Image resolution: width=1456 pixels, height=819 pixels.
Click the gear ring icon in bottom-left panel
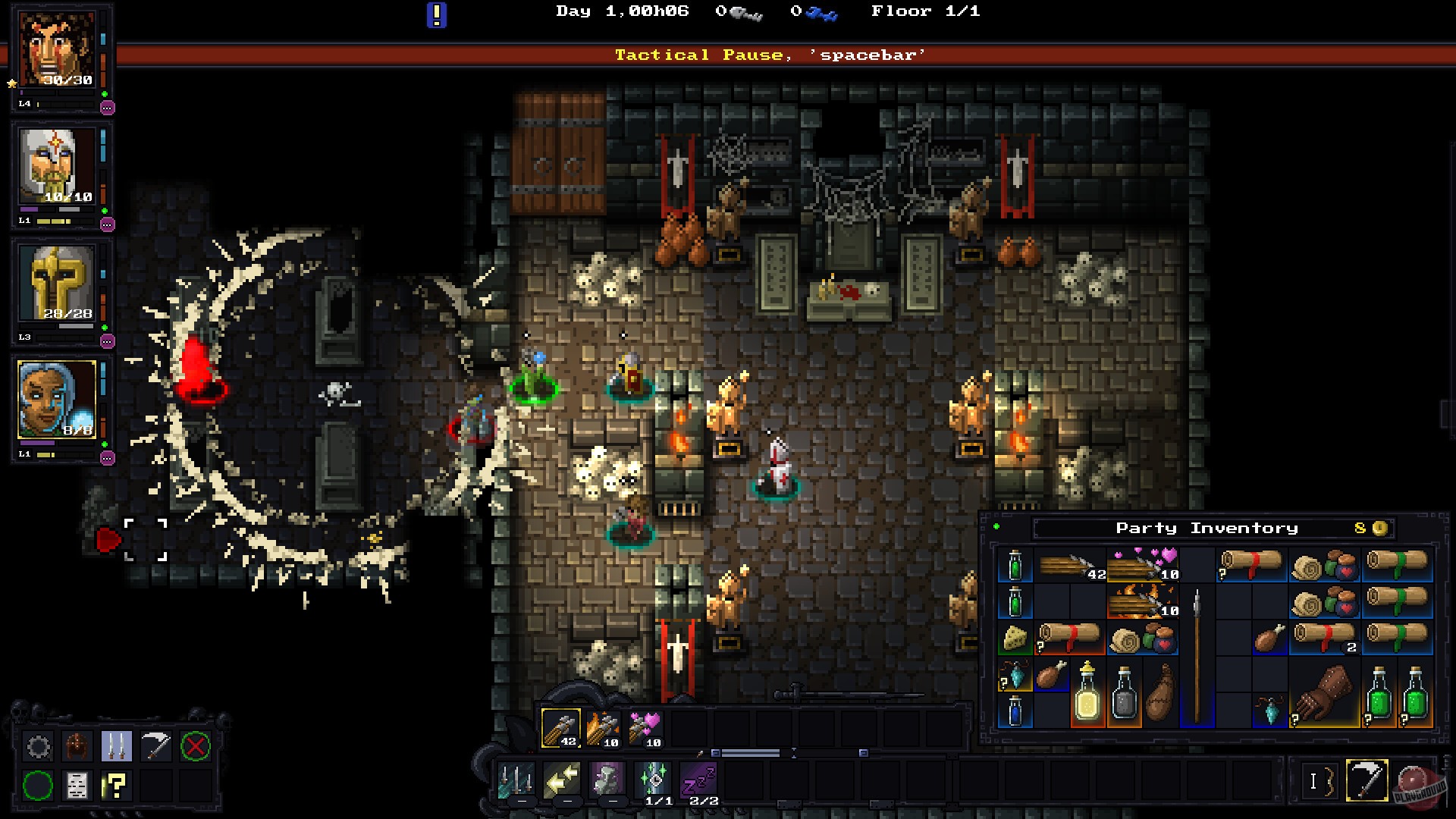click(x=39, y=746)
